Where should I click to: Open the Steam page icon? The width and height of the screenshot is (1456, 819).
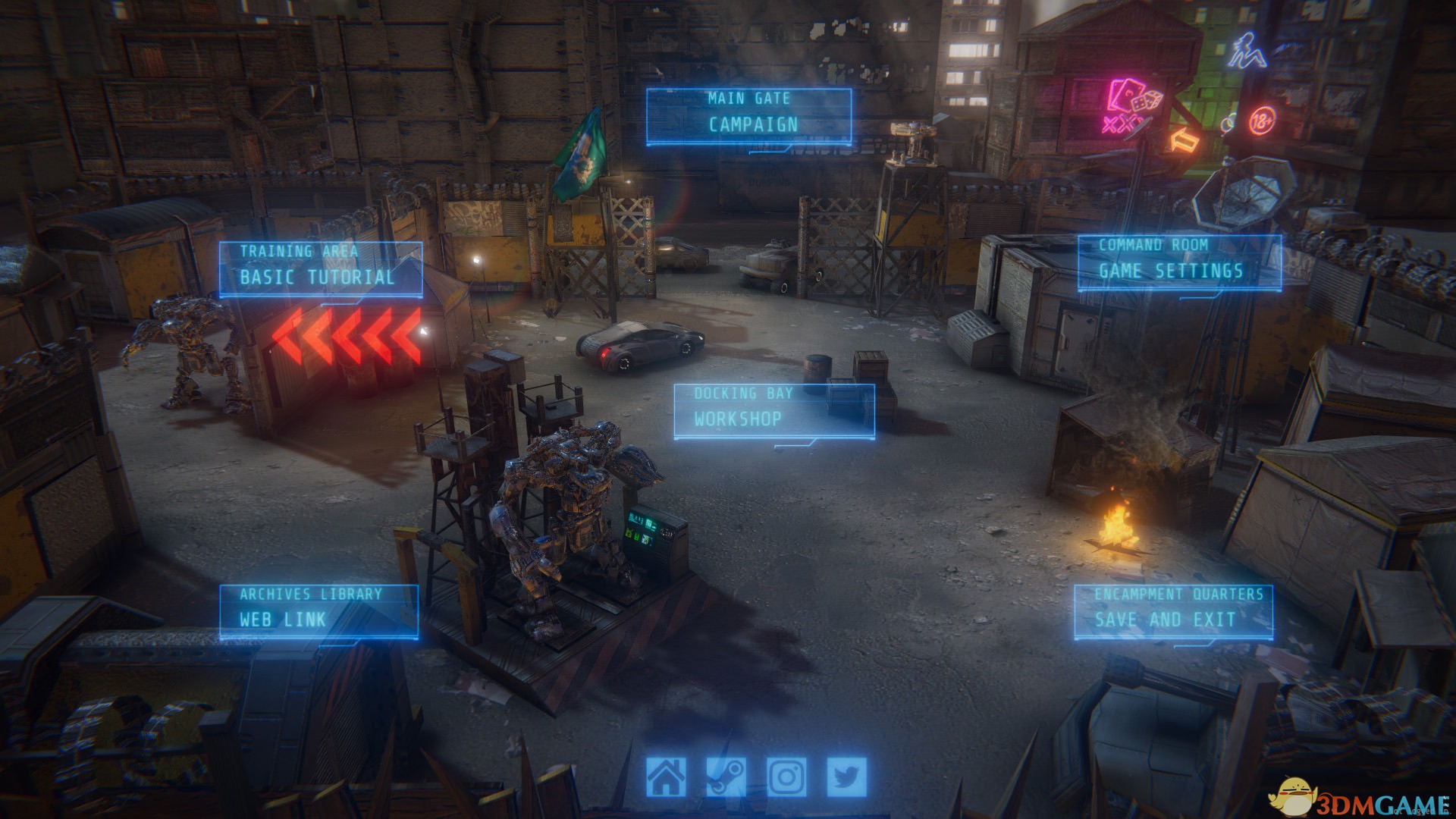tap(726, 777)
